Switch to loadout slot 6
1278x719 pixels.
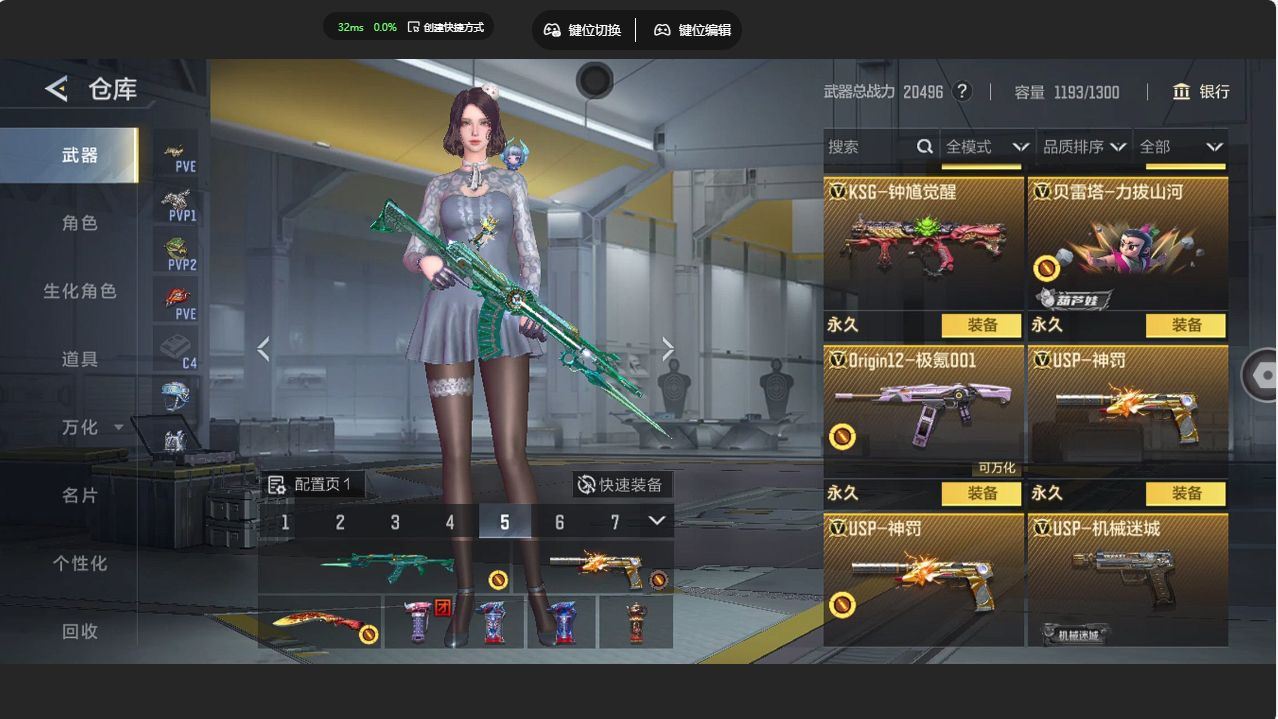pyautogui.click(x=559, y=522)
